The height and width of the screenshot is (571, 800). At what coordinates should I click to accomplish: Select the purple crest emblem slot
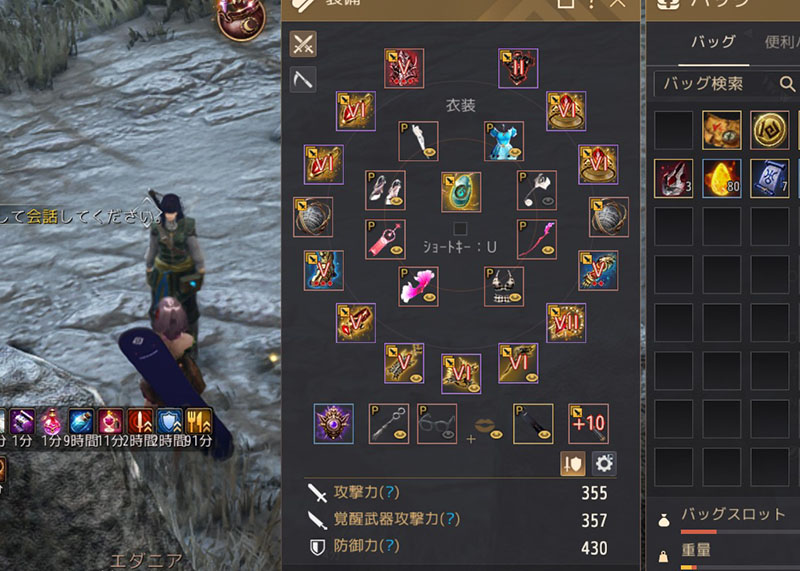tap(333, 423)
